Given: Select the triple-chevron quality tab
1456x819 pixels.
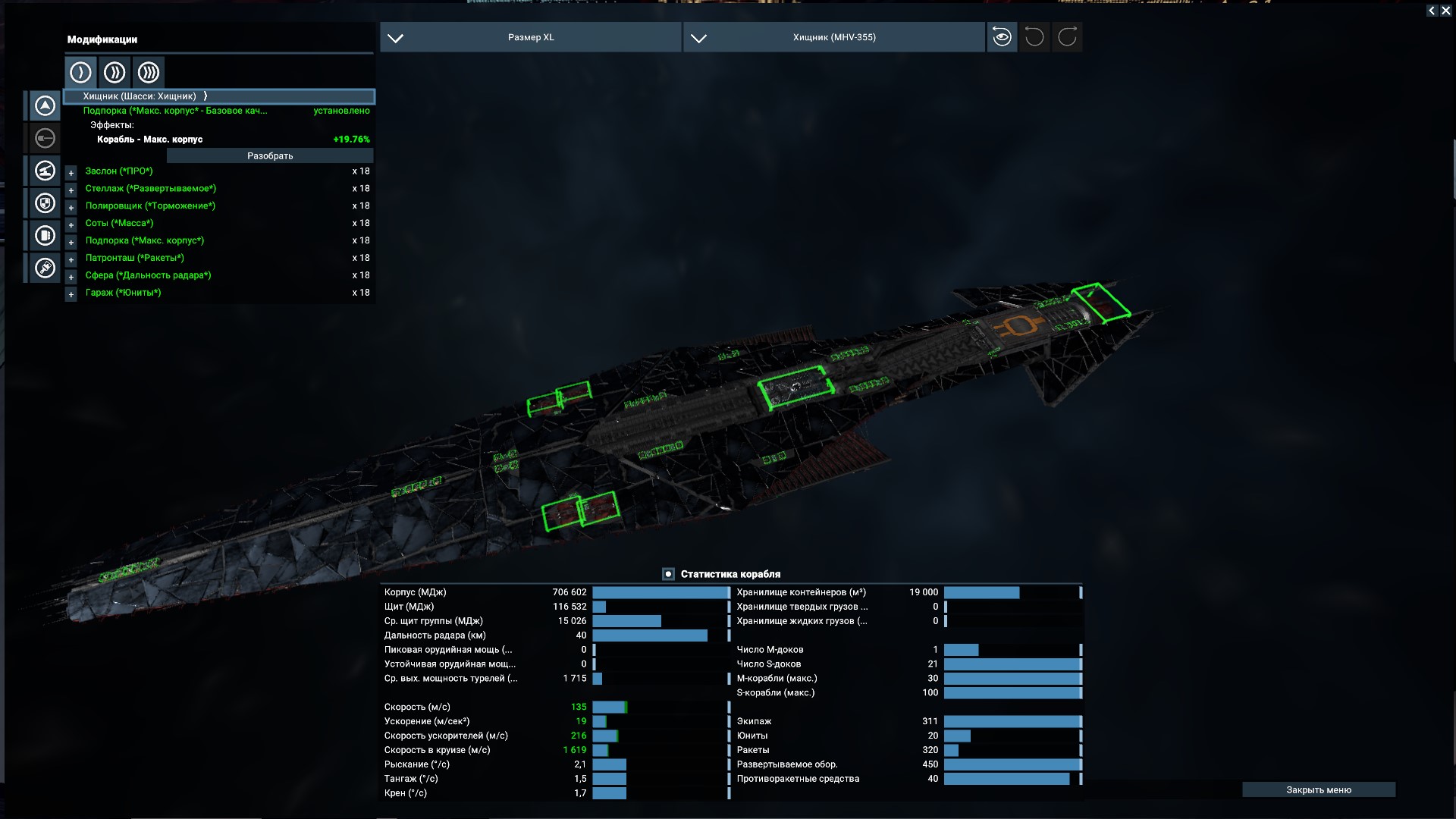Looking at the screenshot, I should point(149,72).
